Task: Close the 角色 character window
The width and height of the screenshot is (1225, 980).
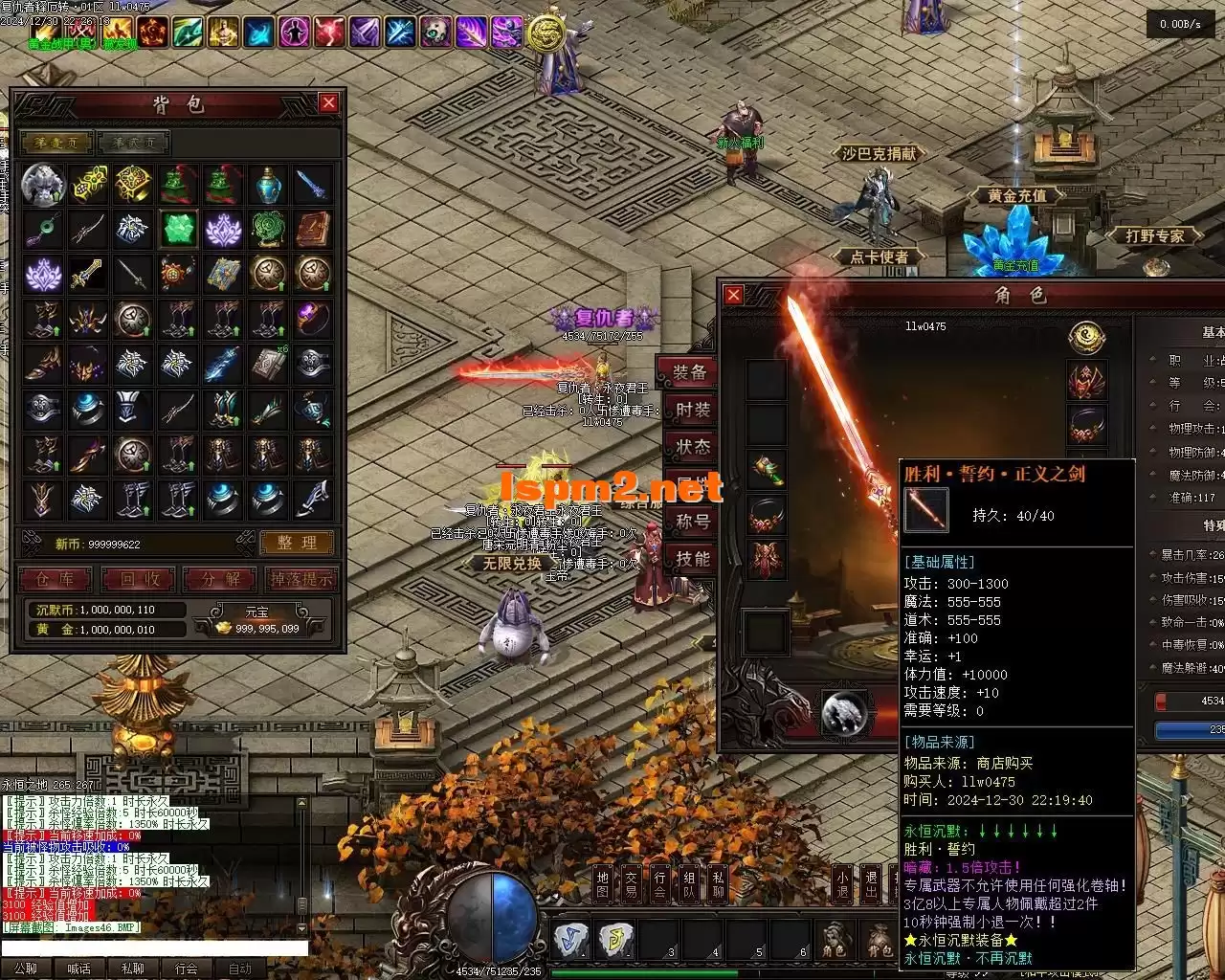Action: click(x=734, y=295)
